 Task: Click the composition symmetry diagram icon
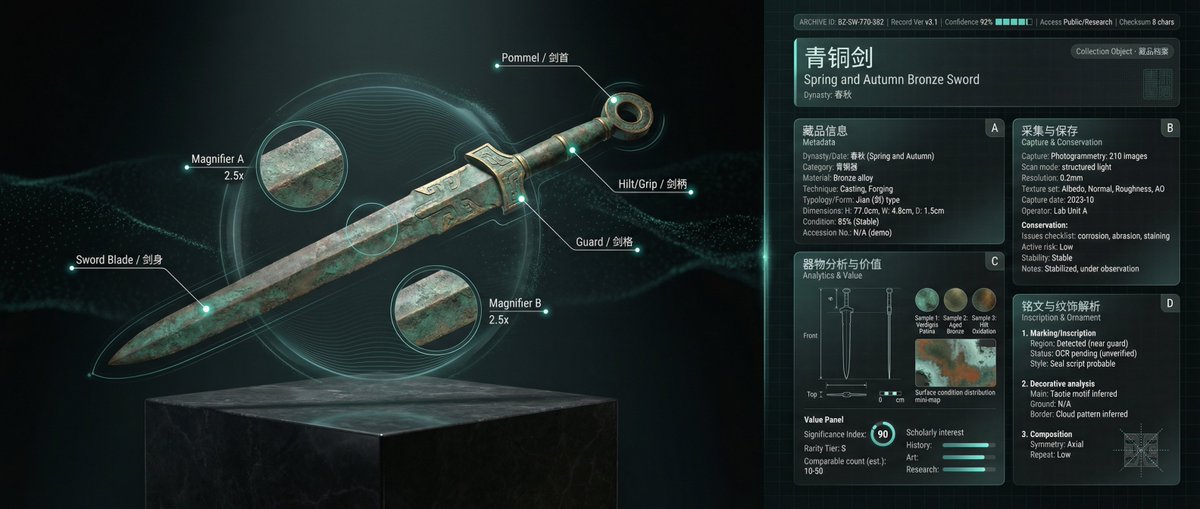(x=1138, y=443)
